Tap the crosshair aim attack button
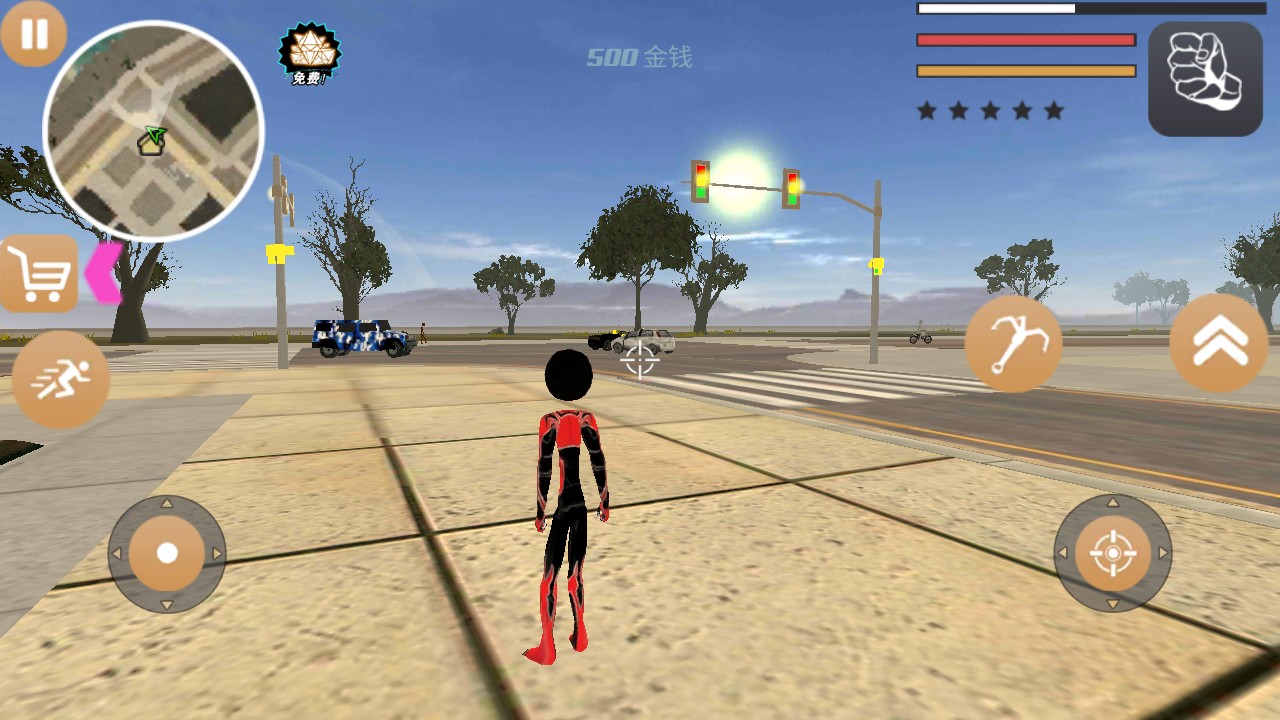 pyautogui.click(x=1113, y=553)
